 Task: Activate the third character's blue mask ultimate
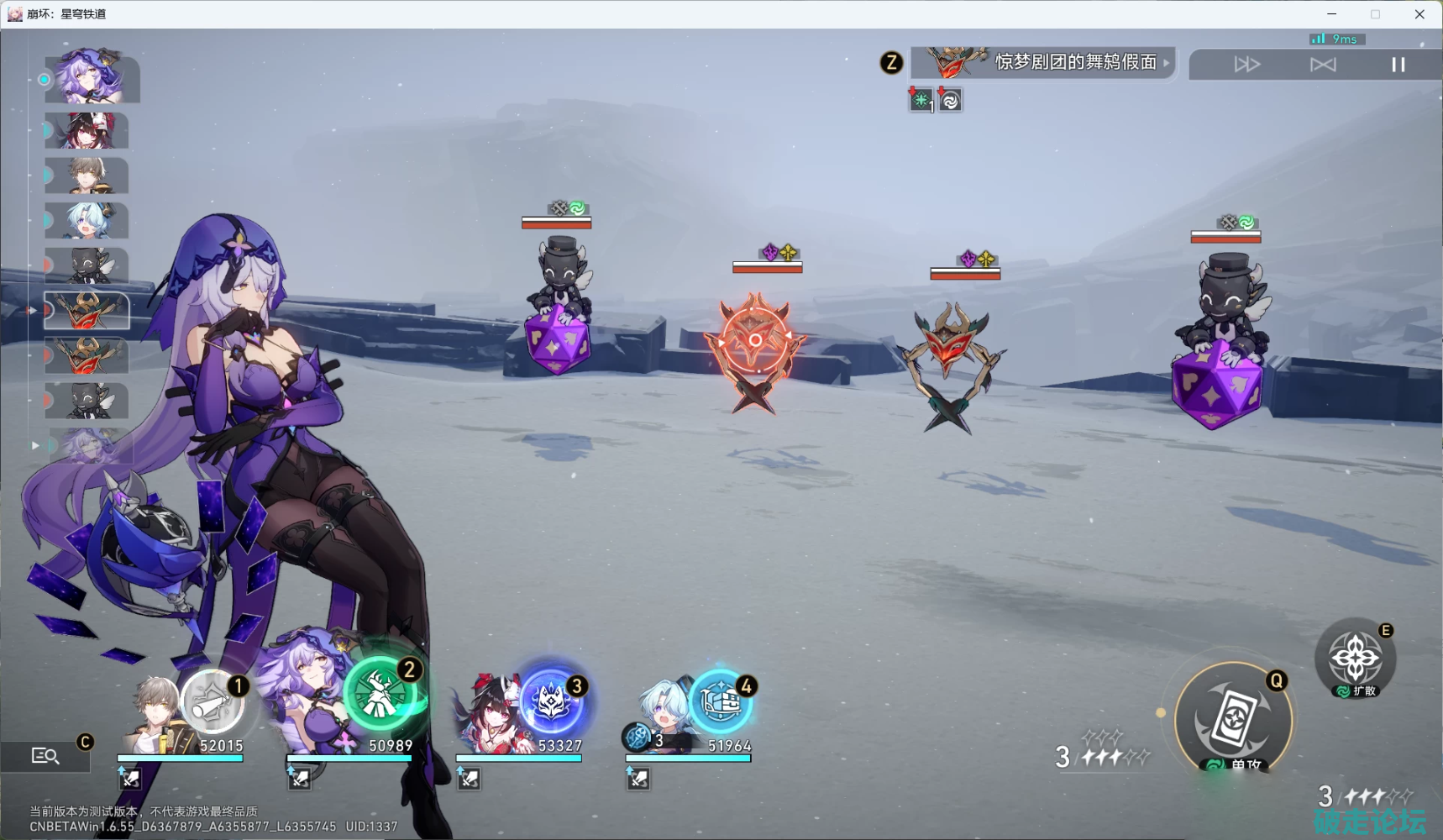551,701
